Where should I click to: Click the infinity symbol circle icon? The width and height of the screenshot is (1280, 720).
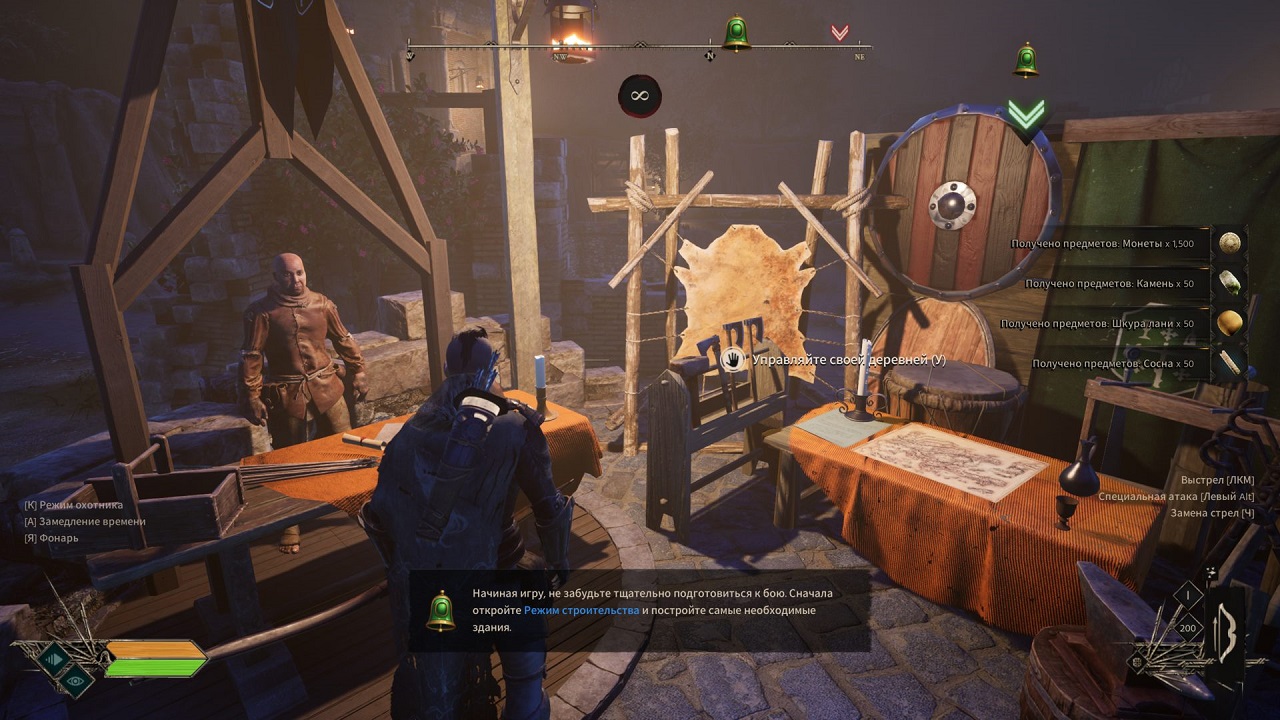[639, 96]
